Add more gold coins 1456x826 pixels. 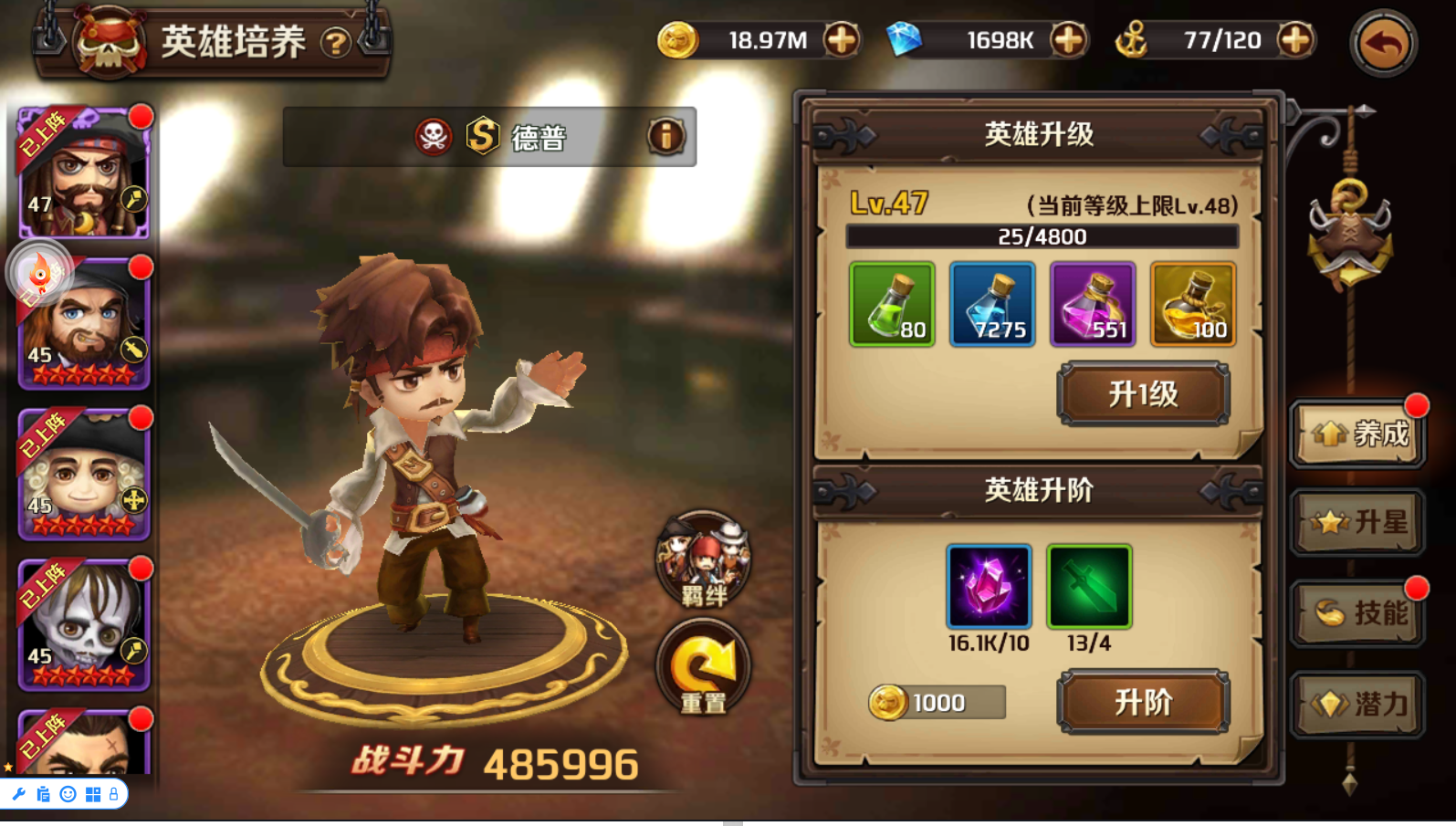pyautogui.click(x=841, y=40)
